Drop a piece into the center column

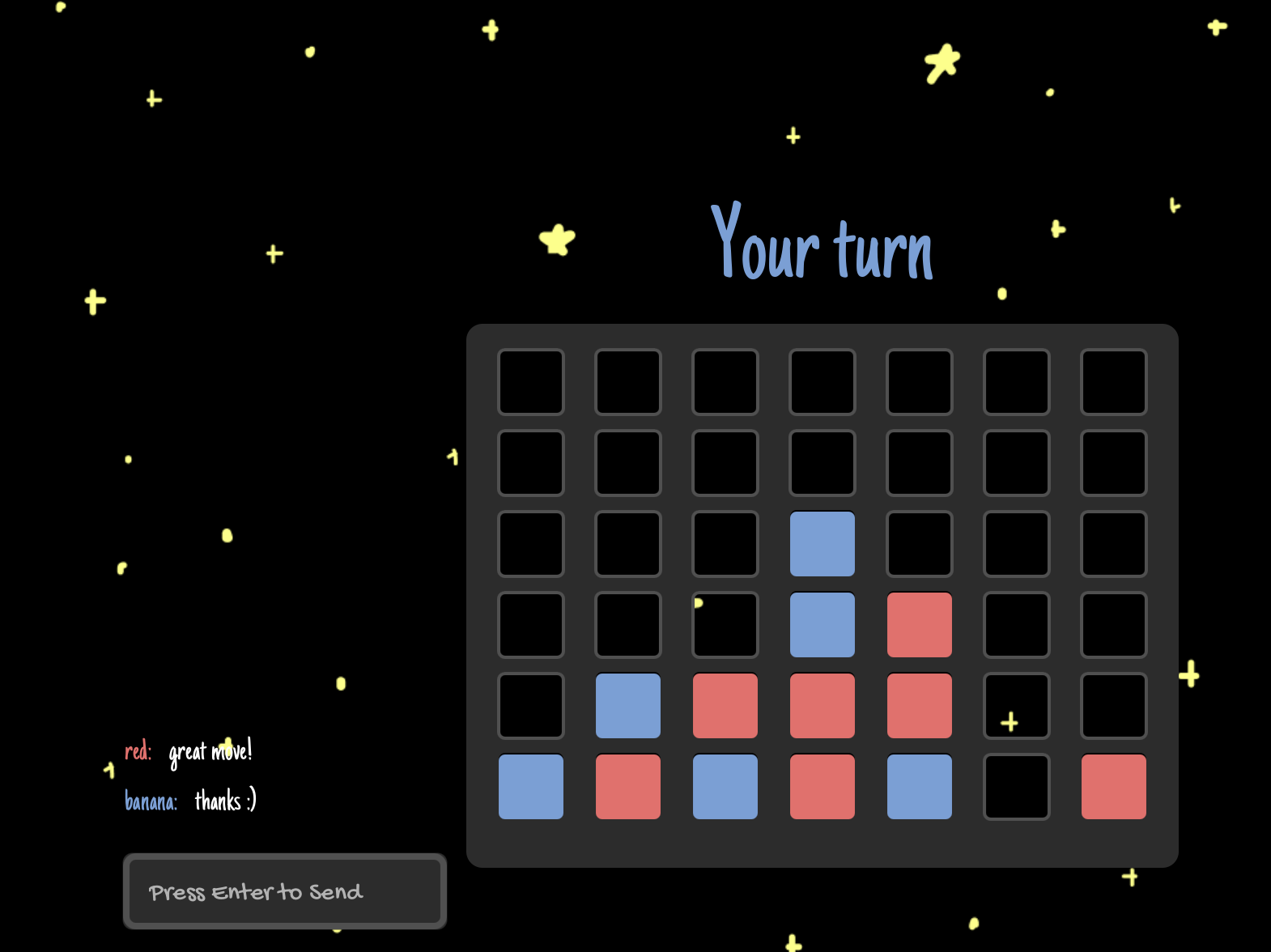coord(823,382)
